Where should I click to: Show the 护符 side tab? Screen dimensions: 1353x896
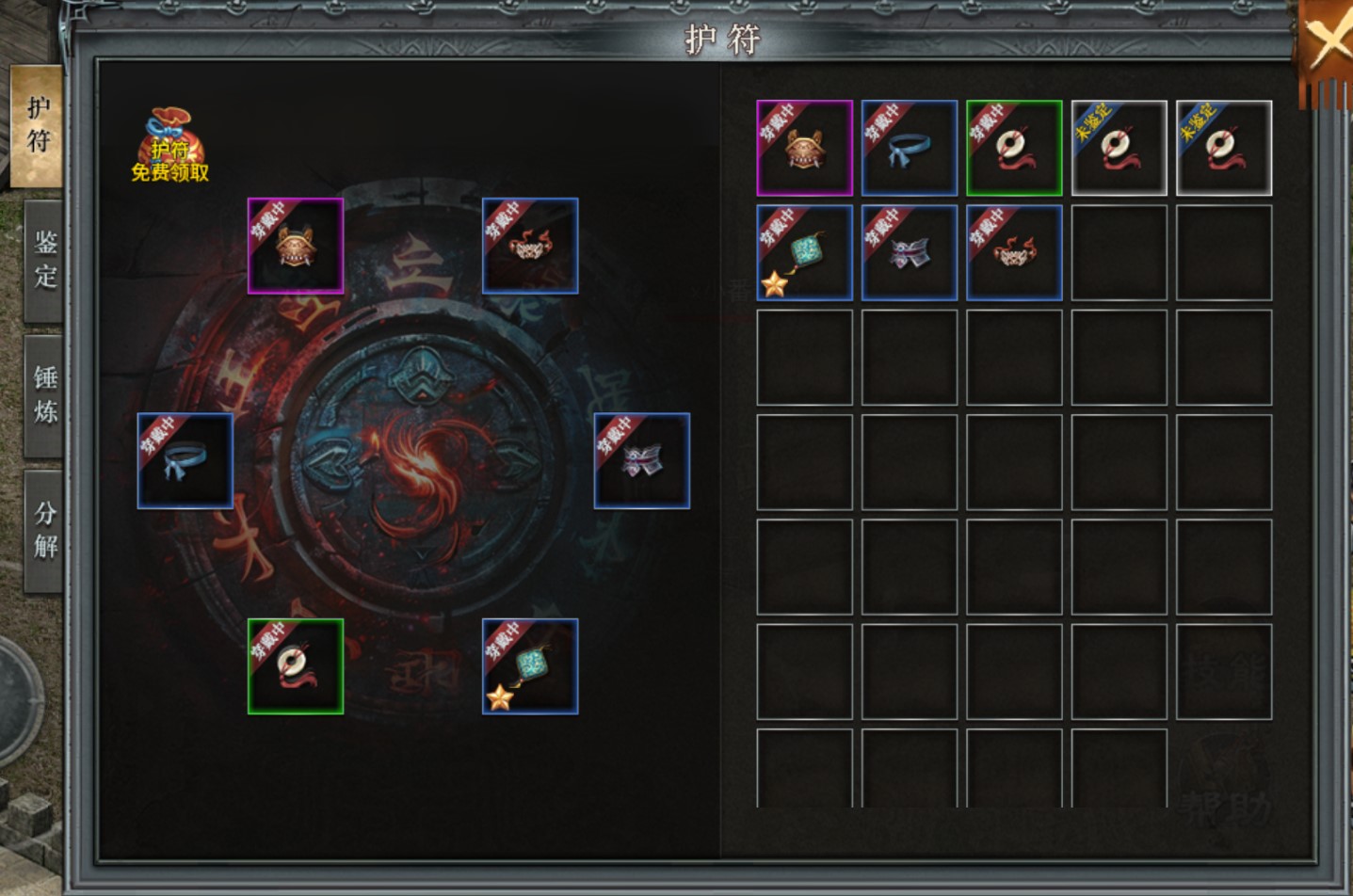pyautogui.click(x=38, y=125)
